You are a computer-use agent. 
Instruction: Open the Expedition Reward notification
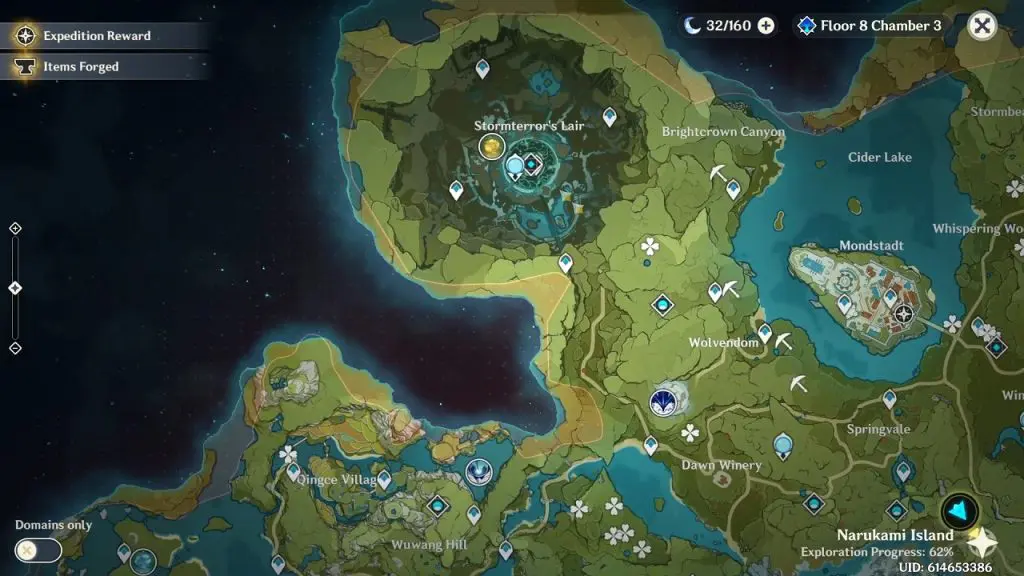[x=96, y=36]
